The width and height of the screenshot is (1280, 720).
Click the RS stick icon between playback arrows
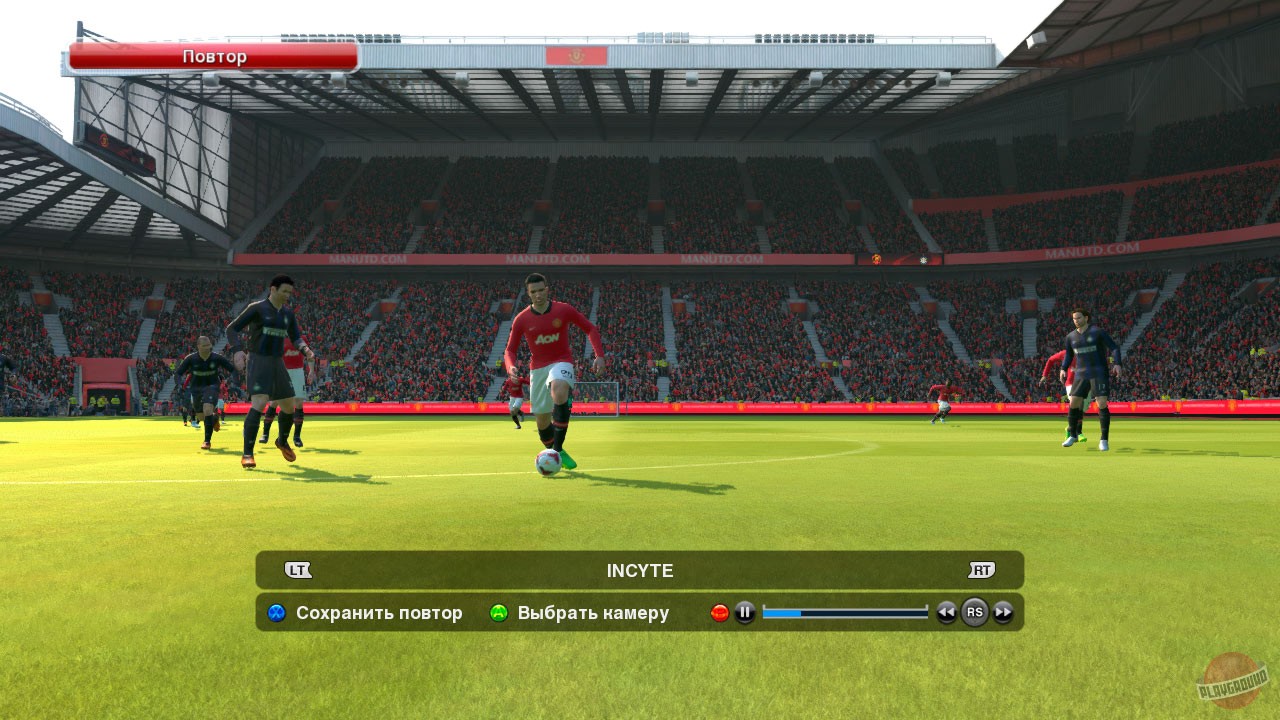coord(975,613)
